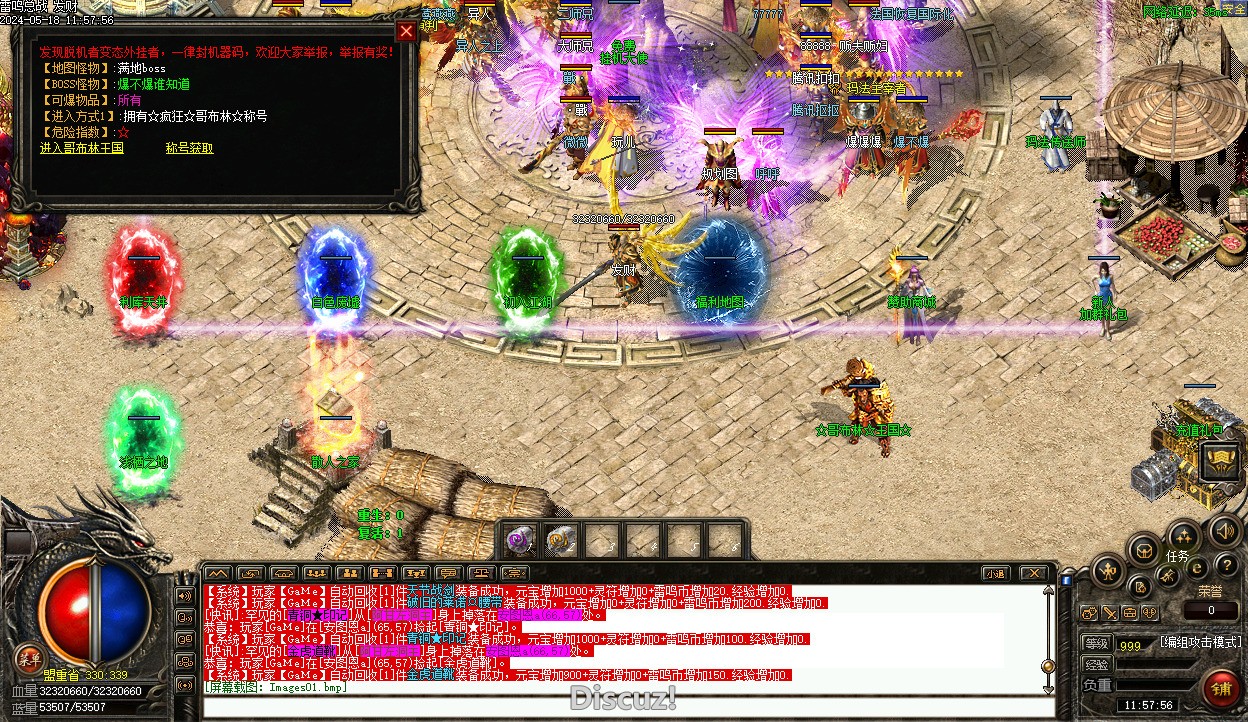Open the red 铺 shop button

(1221, 689)
